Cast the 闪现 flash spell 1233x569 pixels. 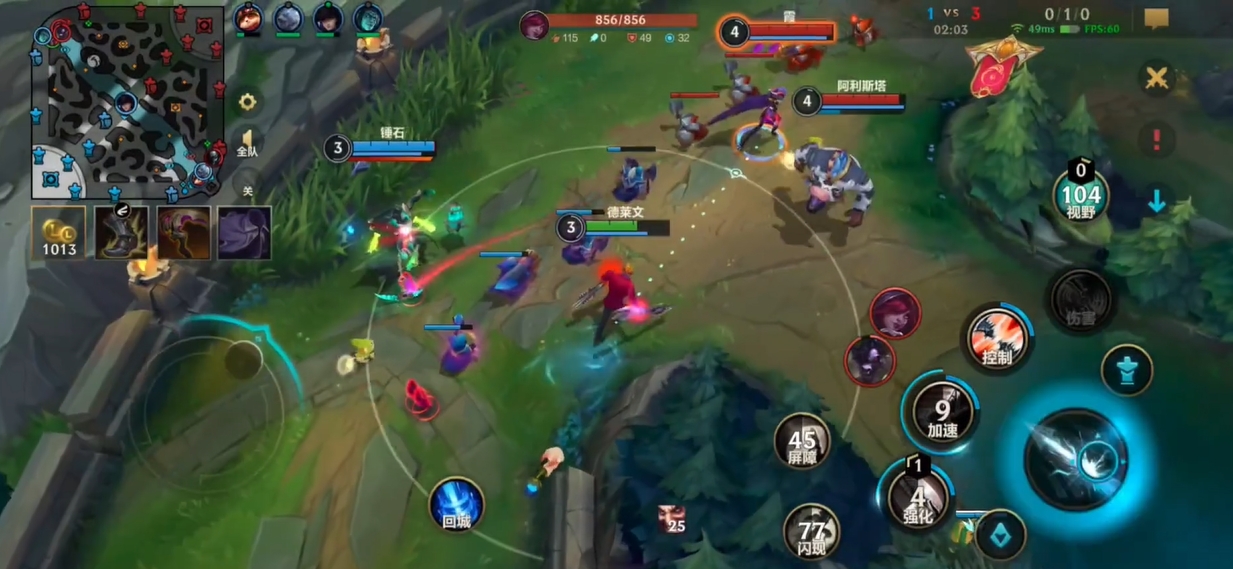(812, 531)
